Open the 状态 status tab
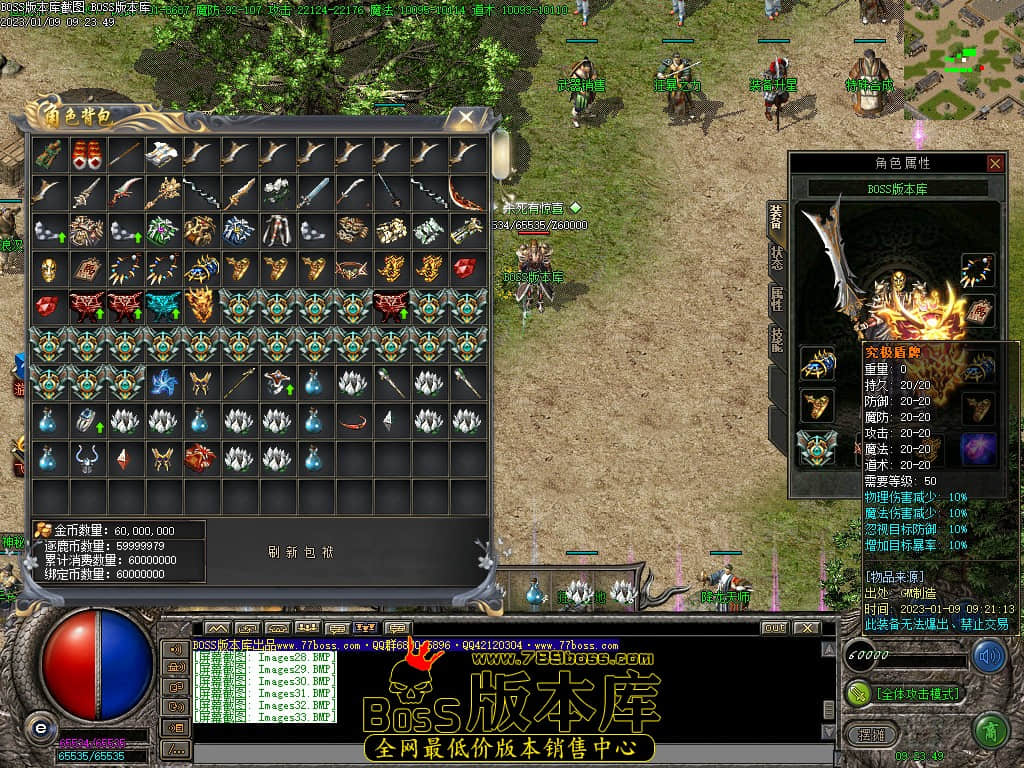The width and height of the screenshot is (1024, 768). (776, 257)
